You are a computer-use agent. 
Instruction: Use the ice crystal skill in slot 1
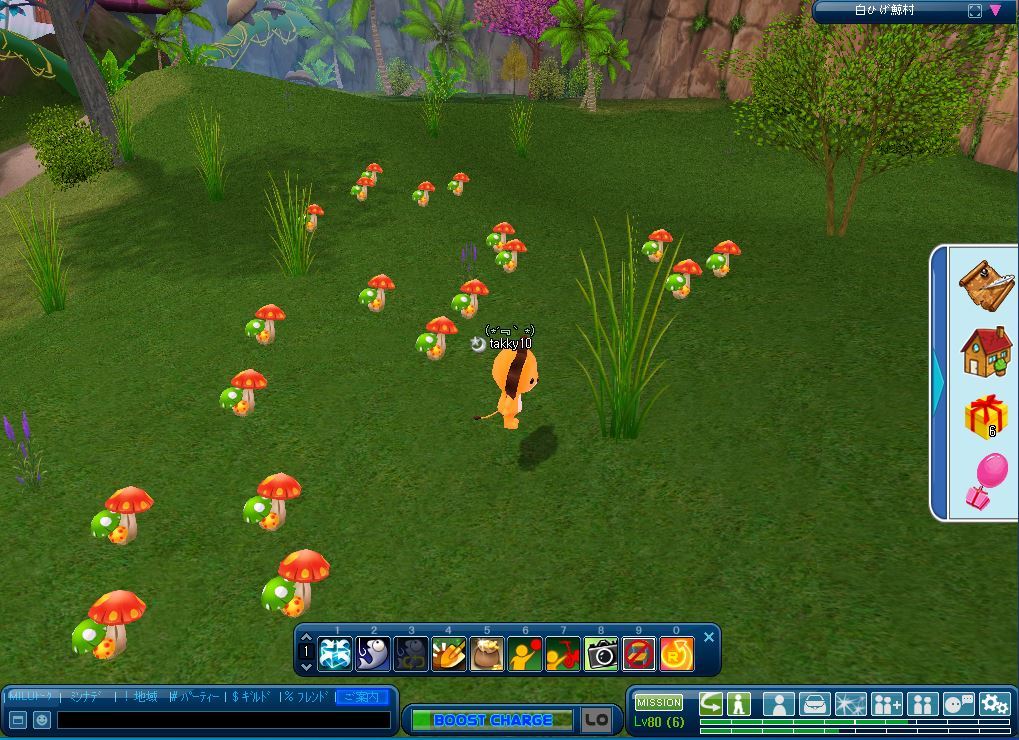coord(335,654)
